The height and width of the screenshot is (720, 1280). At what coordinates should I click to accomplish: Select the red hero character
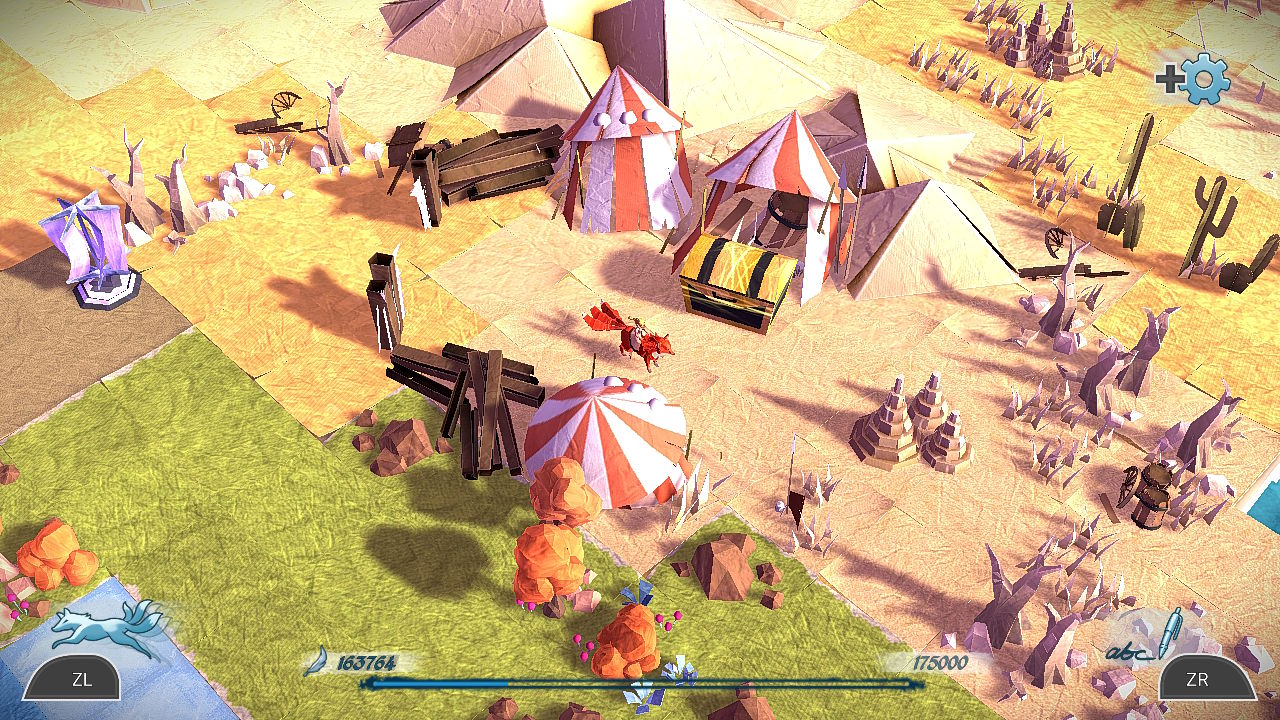pyautogui.click(x=640, y=340)
